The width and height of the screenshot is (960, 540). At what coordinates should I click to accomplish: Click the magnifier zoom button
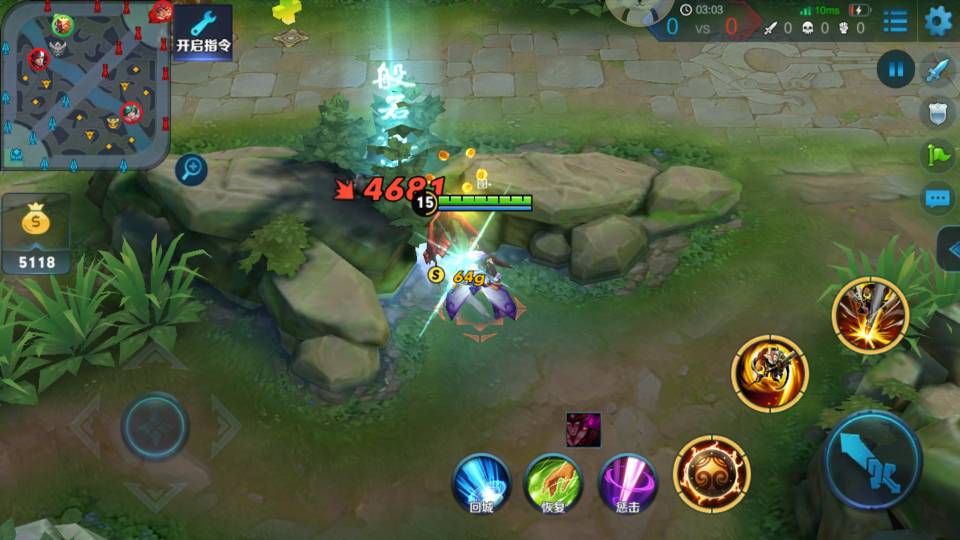point(191,169)
